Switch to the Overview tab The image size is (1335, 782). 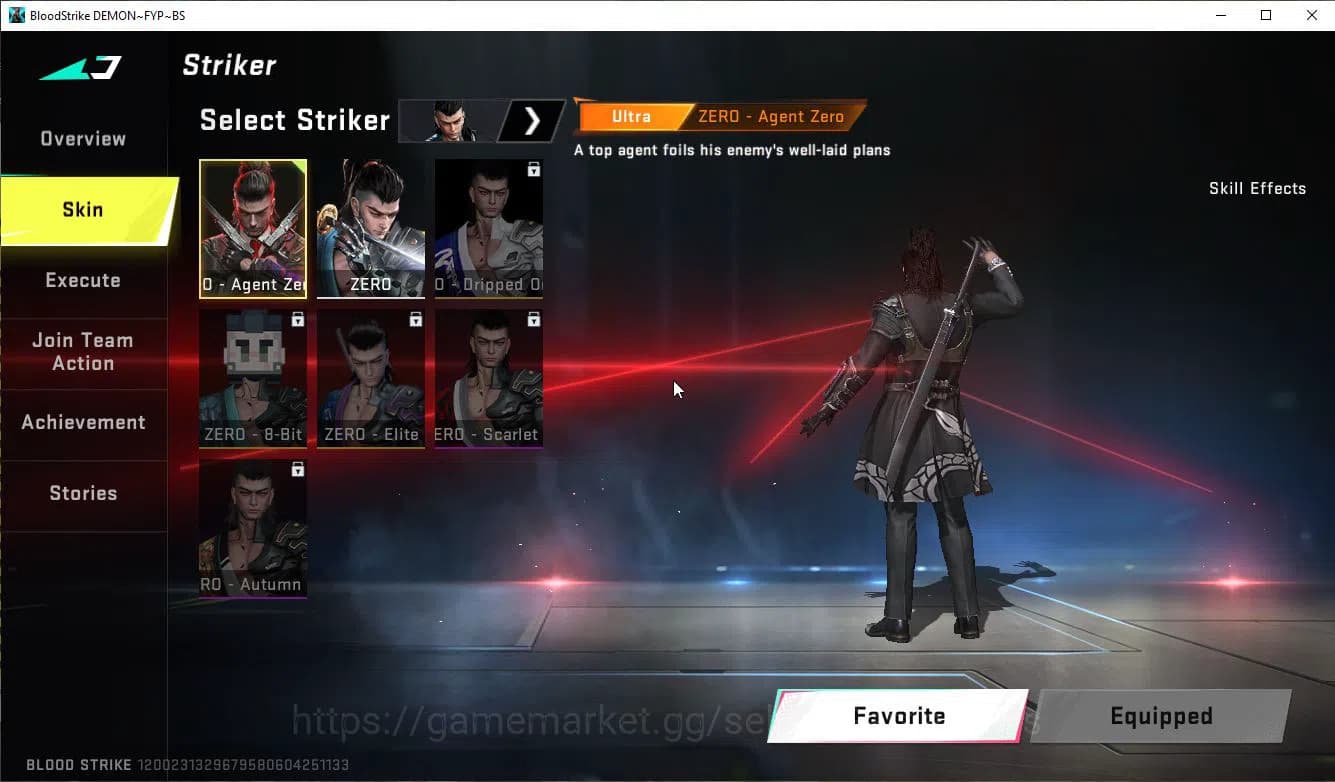[82, 138]
